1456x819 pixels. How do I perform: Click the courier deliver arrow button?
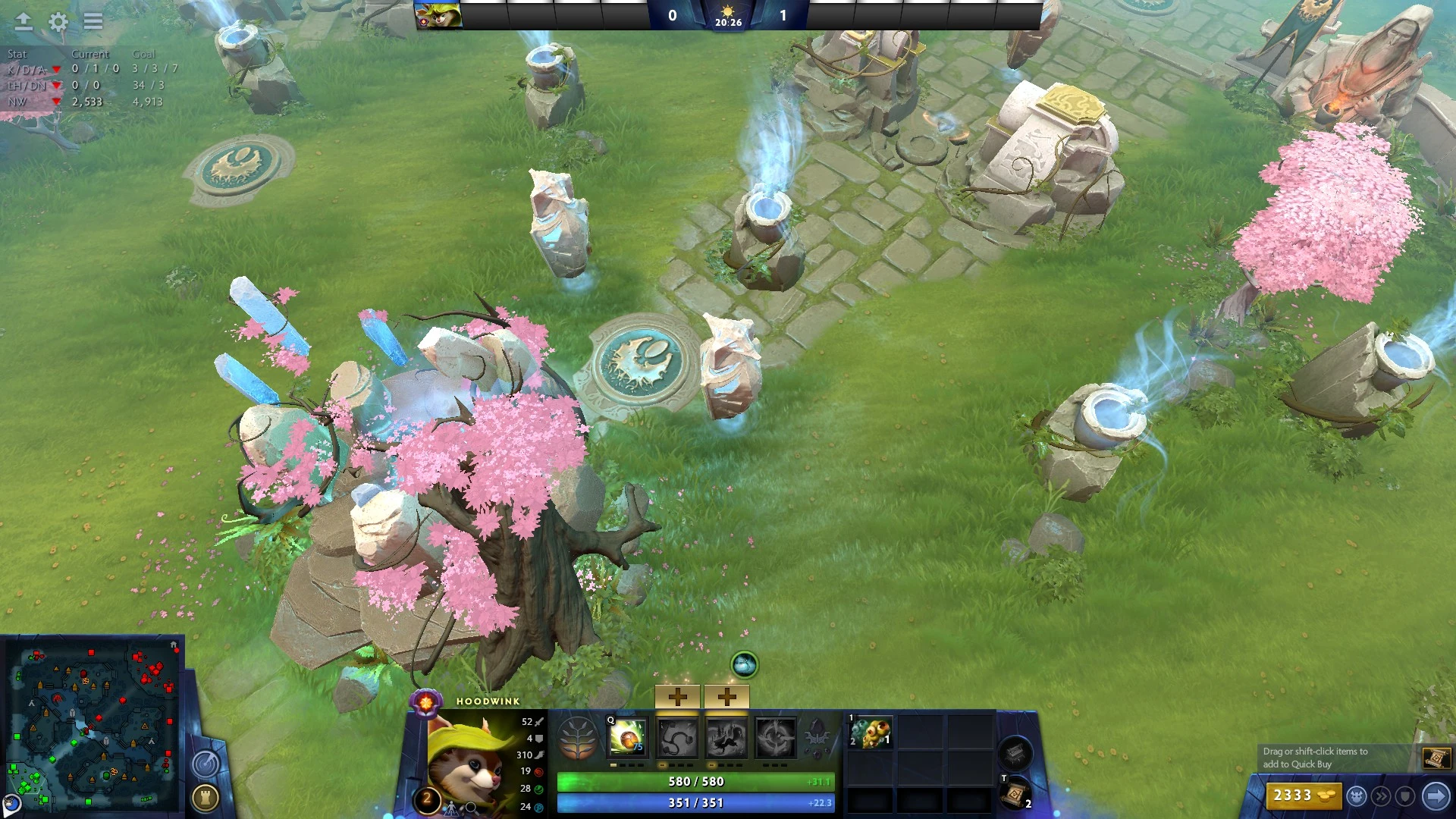click(1436, 796)
